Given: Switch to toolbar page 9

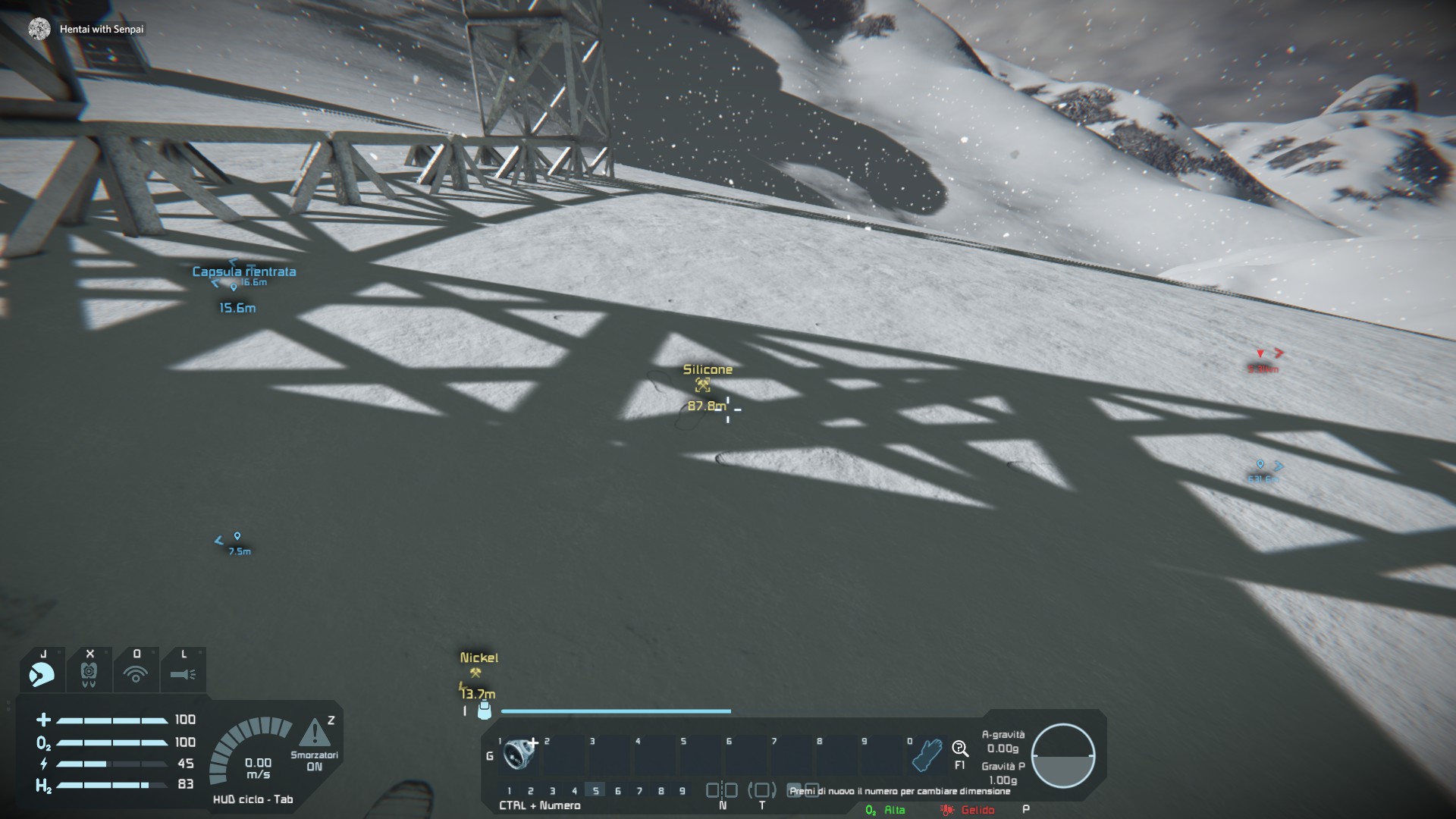Looking at the screenshot, I should click(682, 791).
